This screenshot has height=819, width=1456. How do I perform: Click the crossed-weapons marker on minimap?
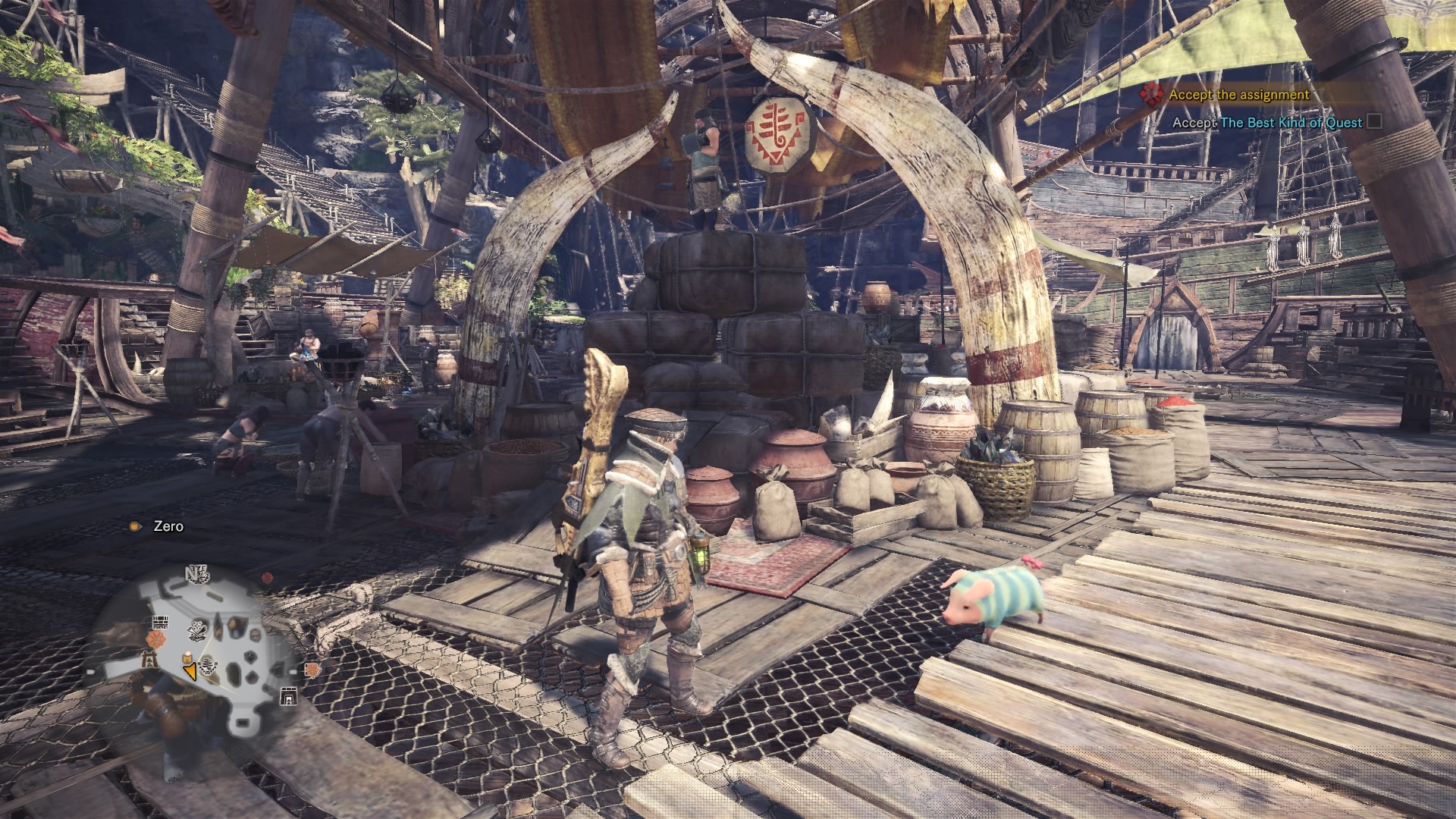click(x=197, y=629)
